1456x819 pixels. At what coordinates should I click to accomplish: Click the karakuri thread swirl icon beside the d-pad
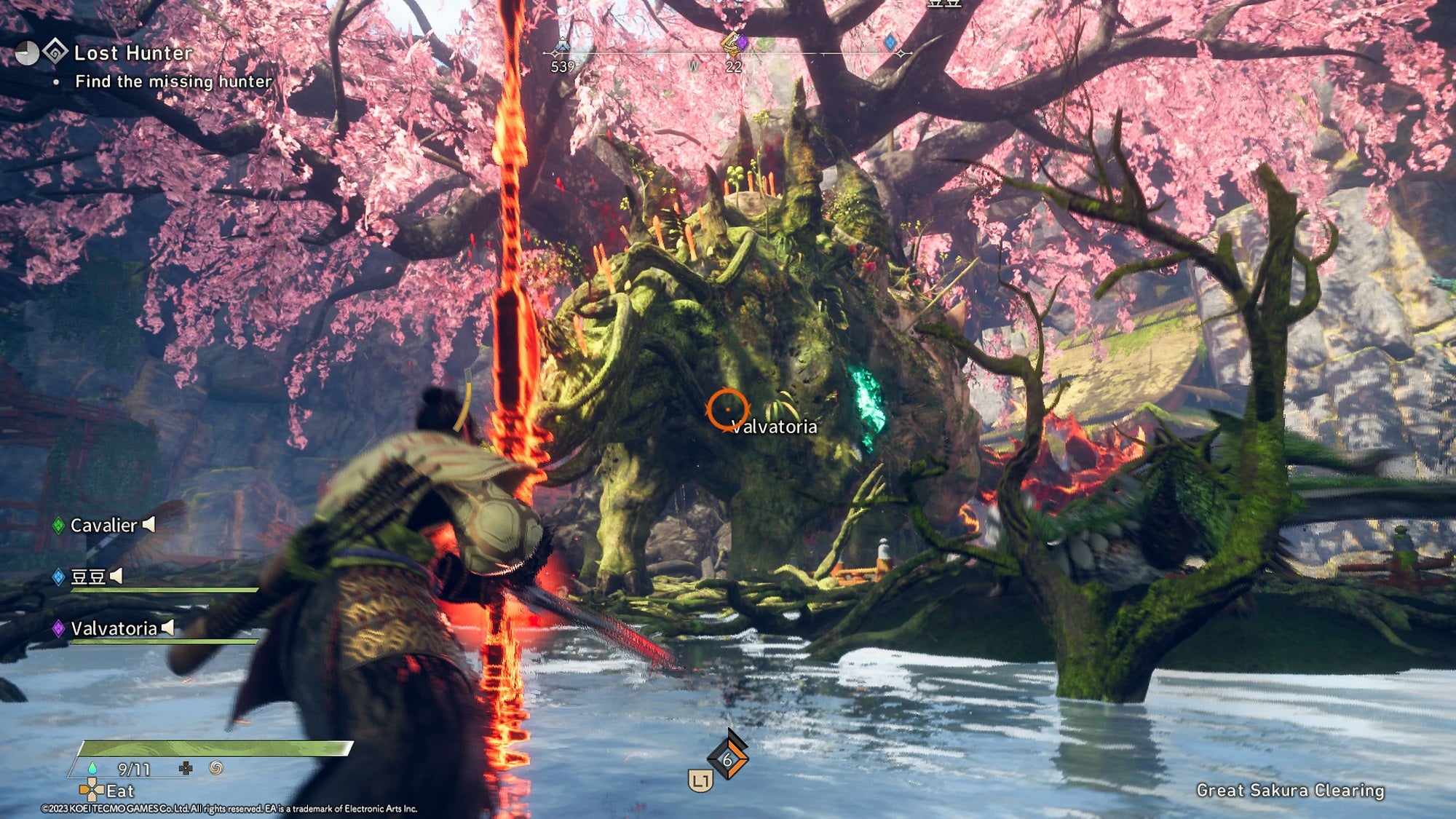coord(215,769)
